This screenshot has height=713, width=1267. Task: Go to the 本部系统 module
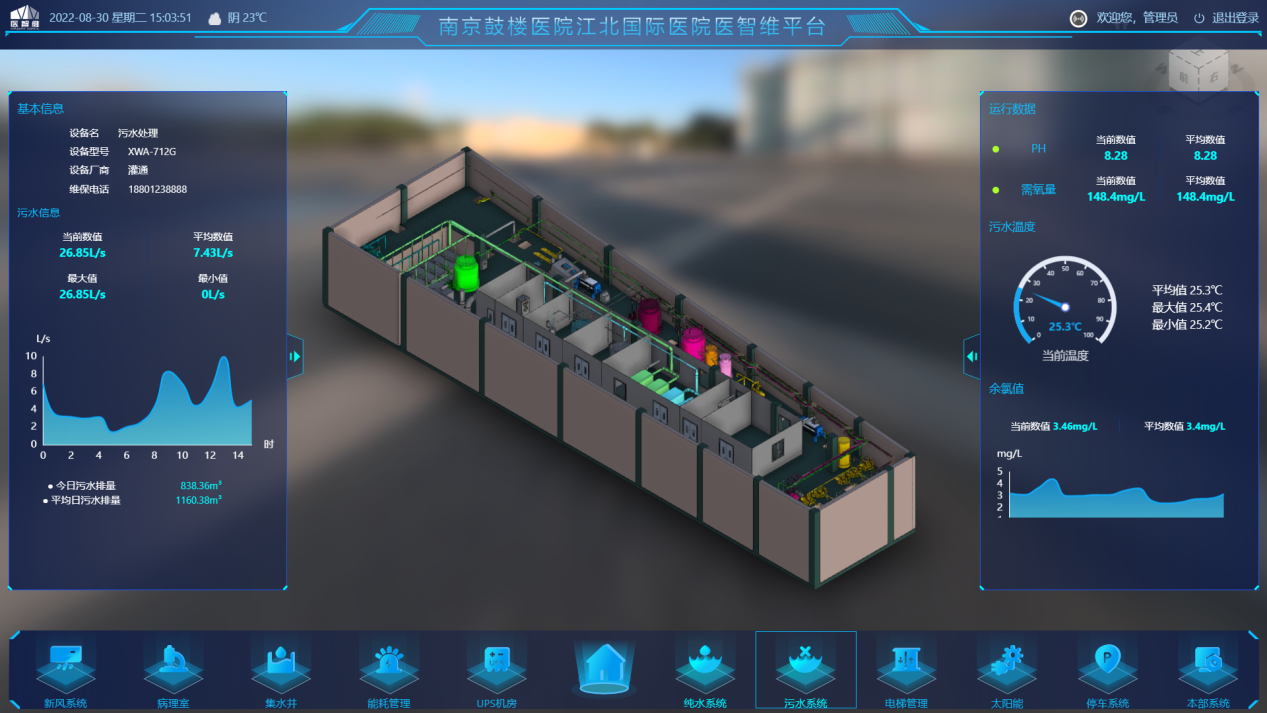pos(1209,667)
